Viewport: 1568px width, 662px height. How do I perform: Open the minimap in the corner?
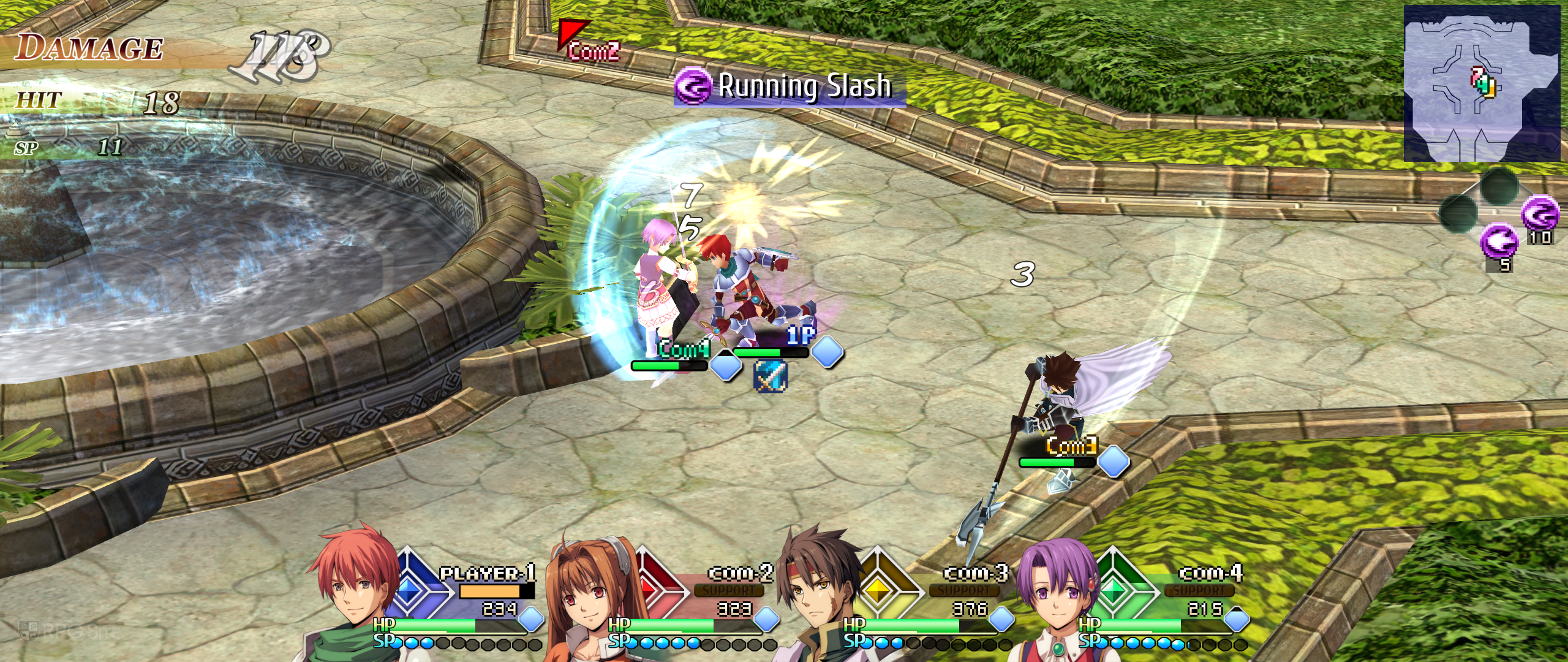(x=1481, y=83)
